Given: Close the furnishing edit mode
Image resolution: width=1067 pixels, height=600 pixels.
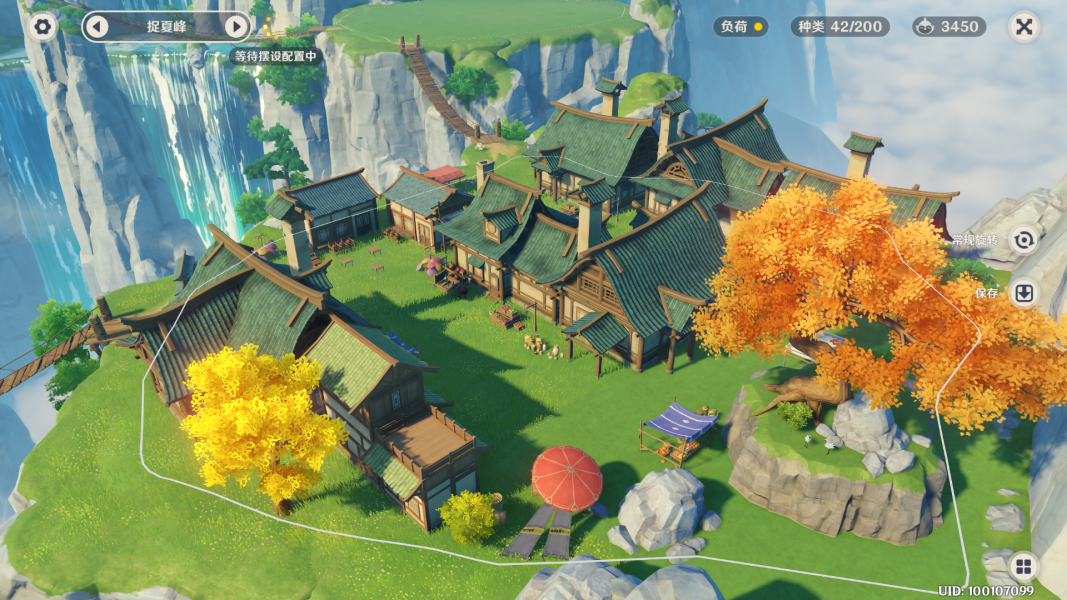Looking at the screenshot, I should pos(1023,26).
